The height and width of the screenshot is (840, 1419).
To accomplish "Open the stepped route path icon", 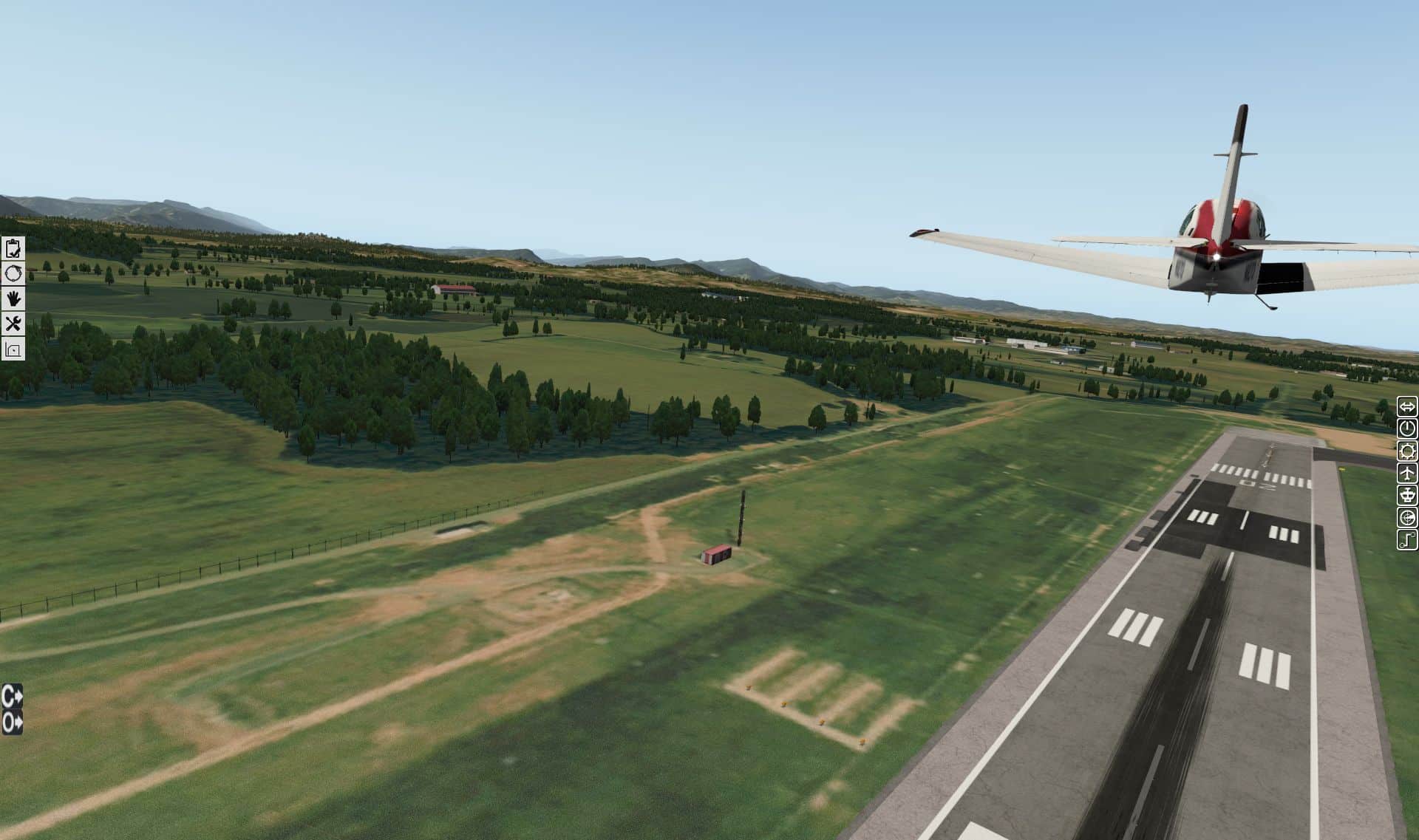I will coord(1407,540).
